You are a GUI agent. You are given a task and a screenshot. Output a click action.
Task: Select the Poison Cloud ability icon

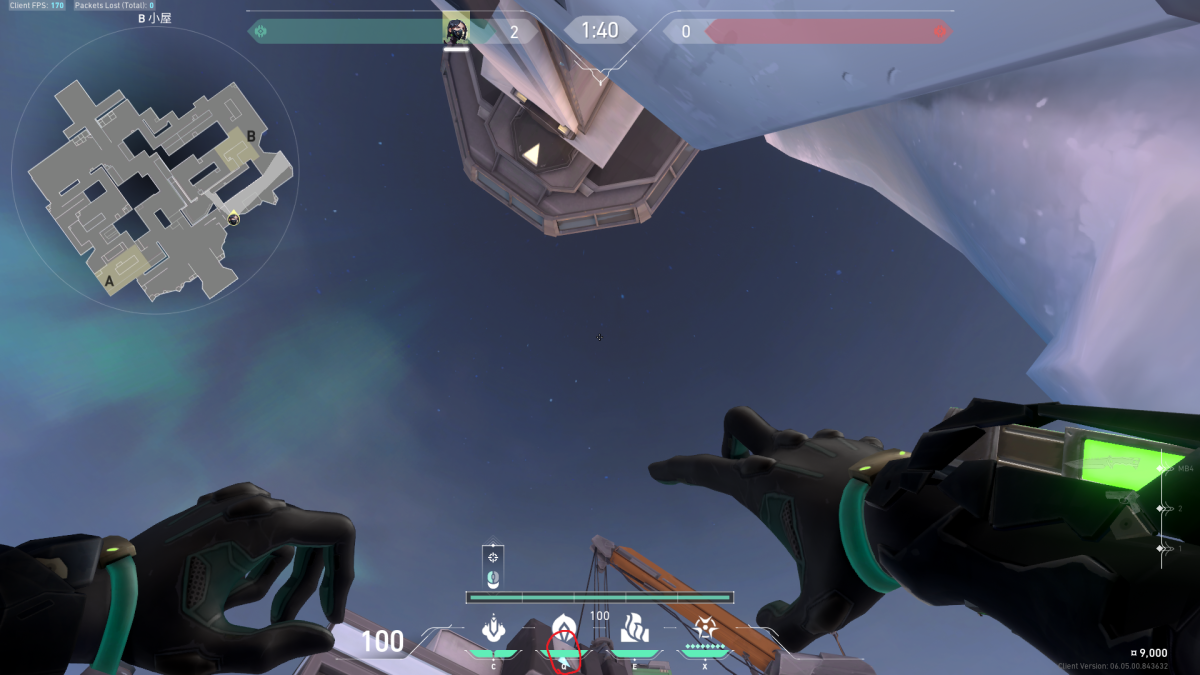point(564,629)
